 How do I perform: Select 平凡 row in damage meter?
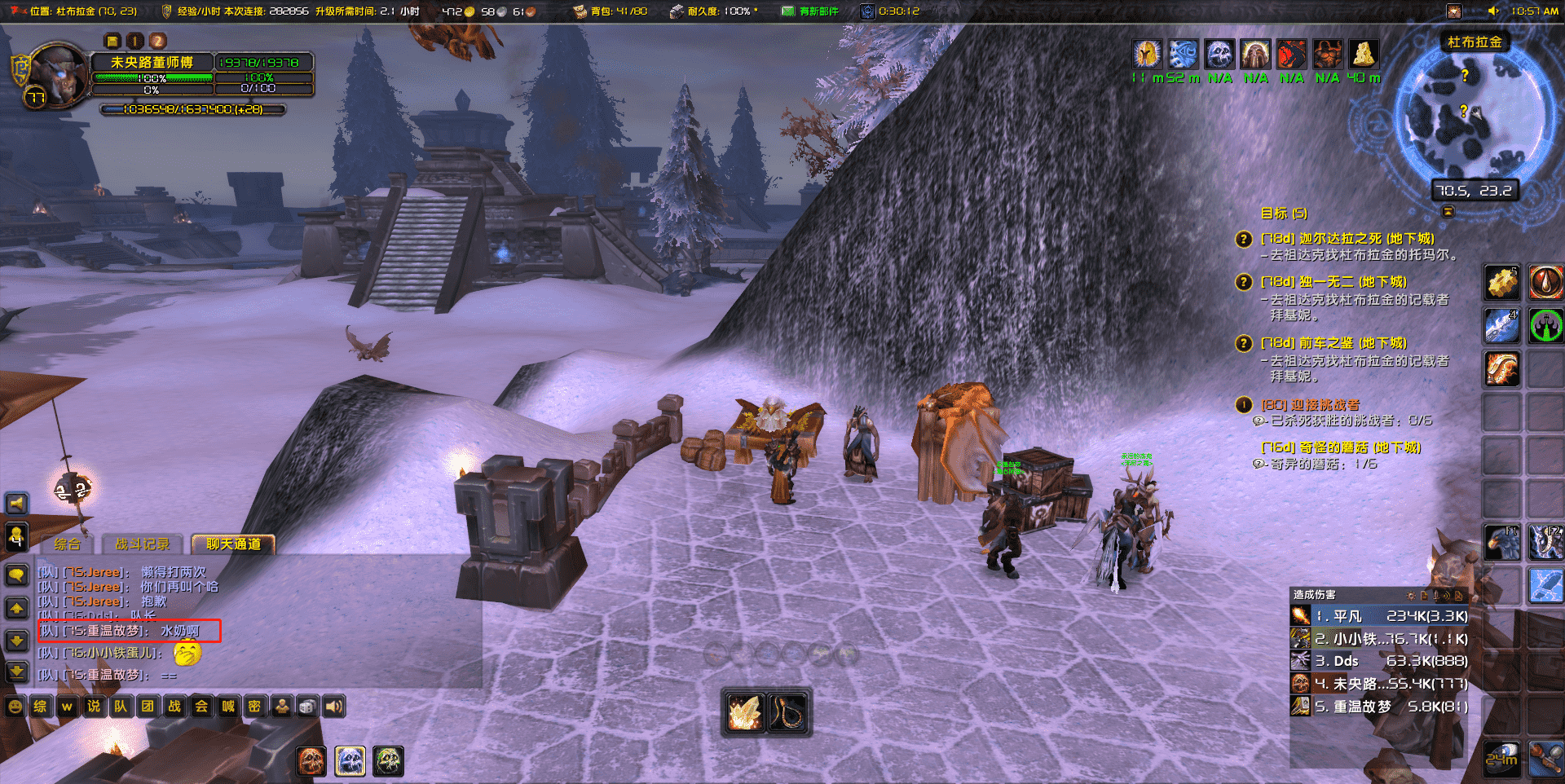[x=1379, y=616]
